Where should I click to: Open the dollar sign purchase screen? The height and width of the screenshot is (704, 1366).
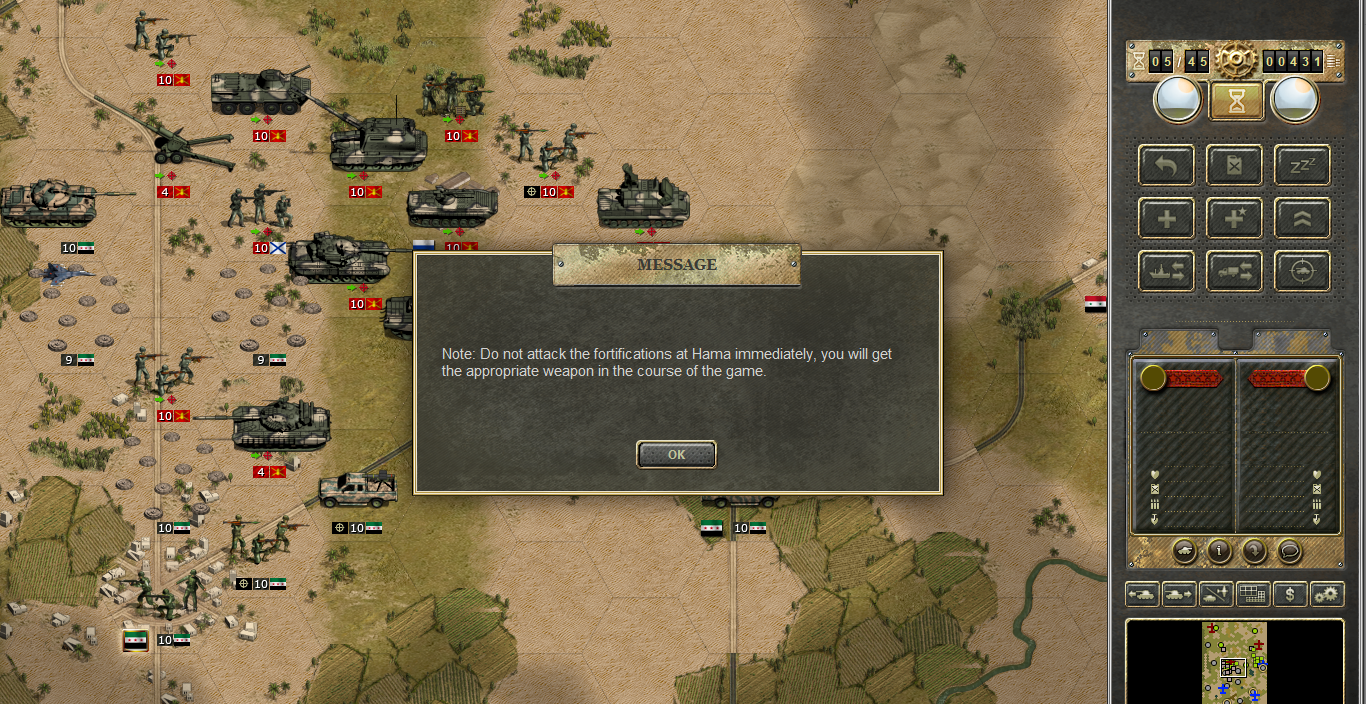coord(1290,594)
